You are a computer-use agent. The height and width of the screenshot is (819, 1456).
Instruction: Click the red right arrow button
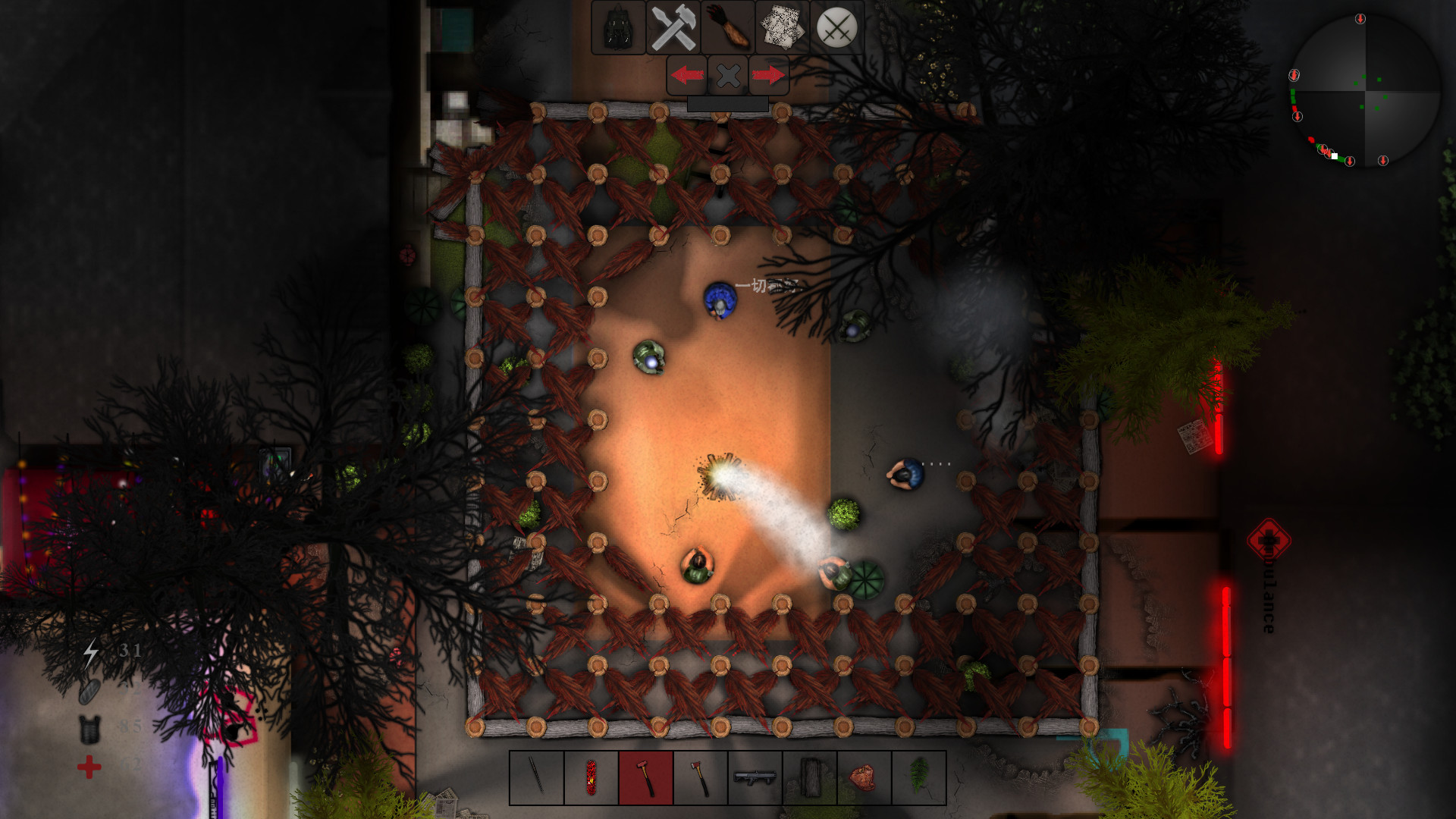[x=769, y=75]
